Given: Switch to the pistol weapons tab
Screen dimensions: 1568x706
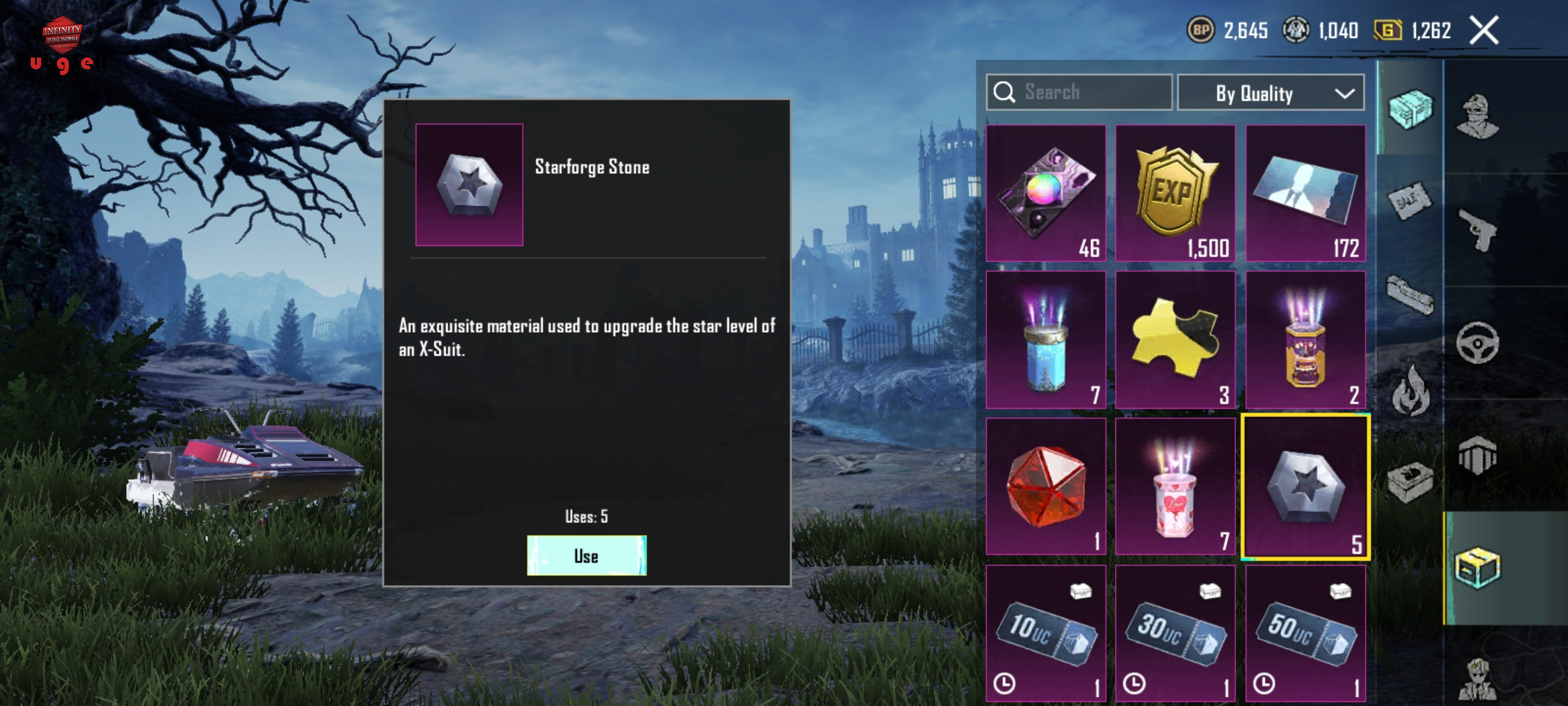Looking at the screenshot, I should (1478, 229).
